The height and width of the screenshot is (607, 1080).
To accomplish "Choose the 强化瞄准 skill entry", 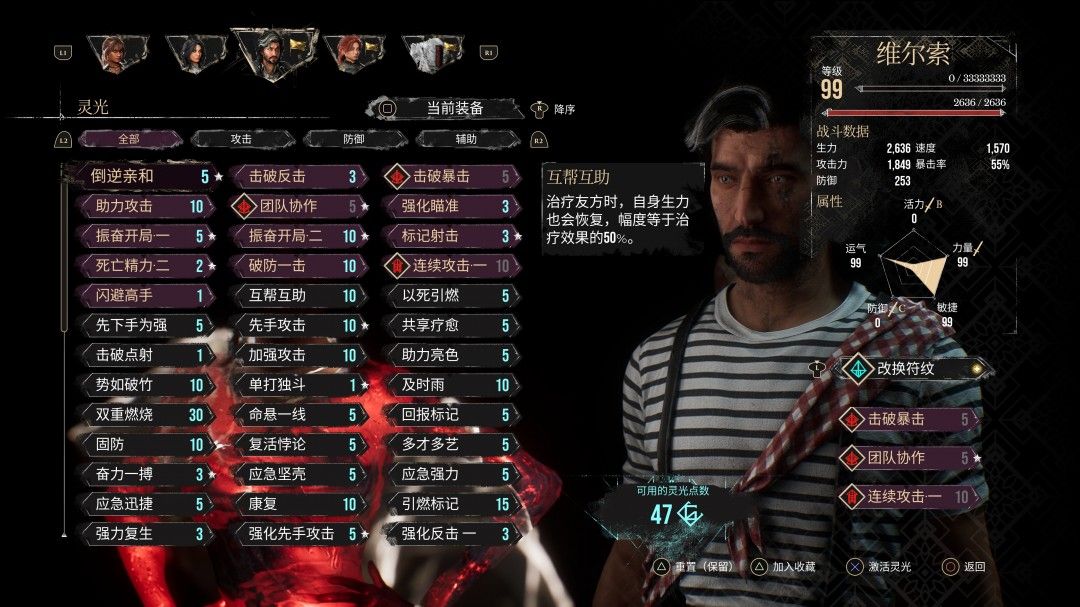I will 448,206.
